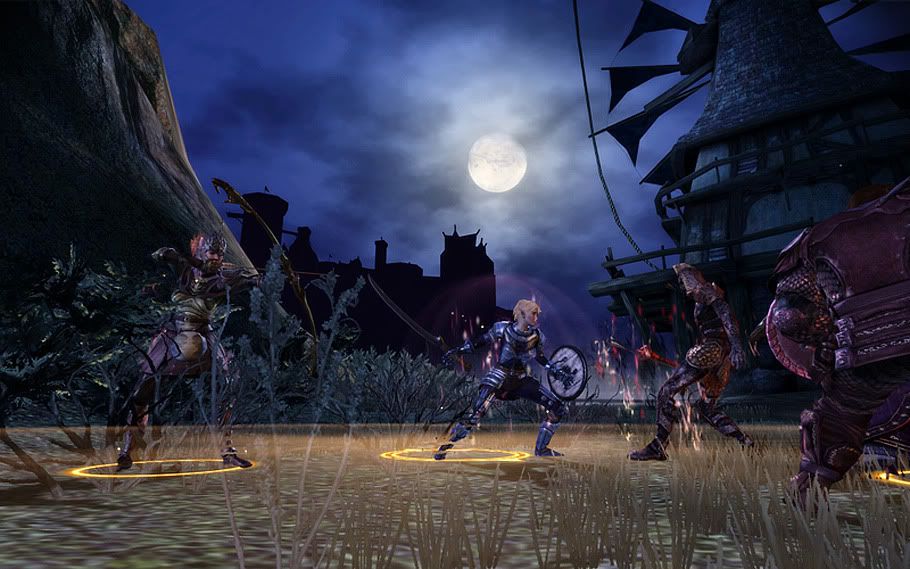The height and width of the screenshot is (569, 910).
Task: Select the archer standing in the yellow ring
Action: [192, 338]
